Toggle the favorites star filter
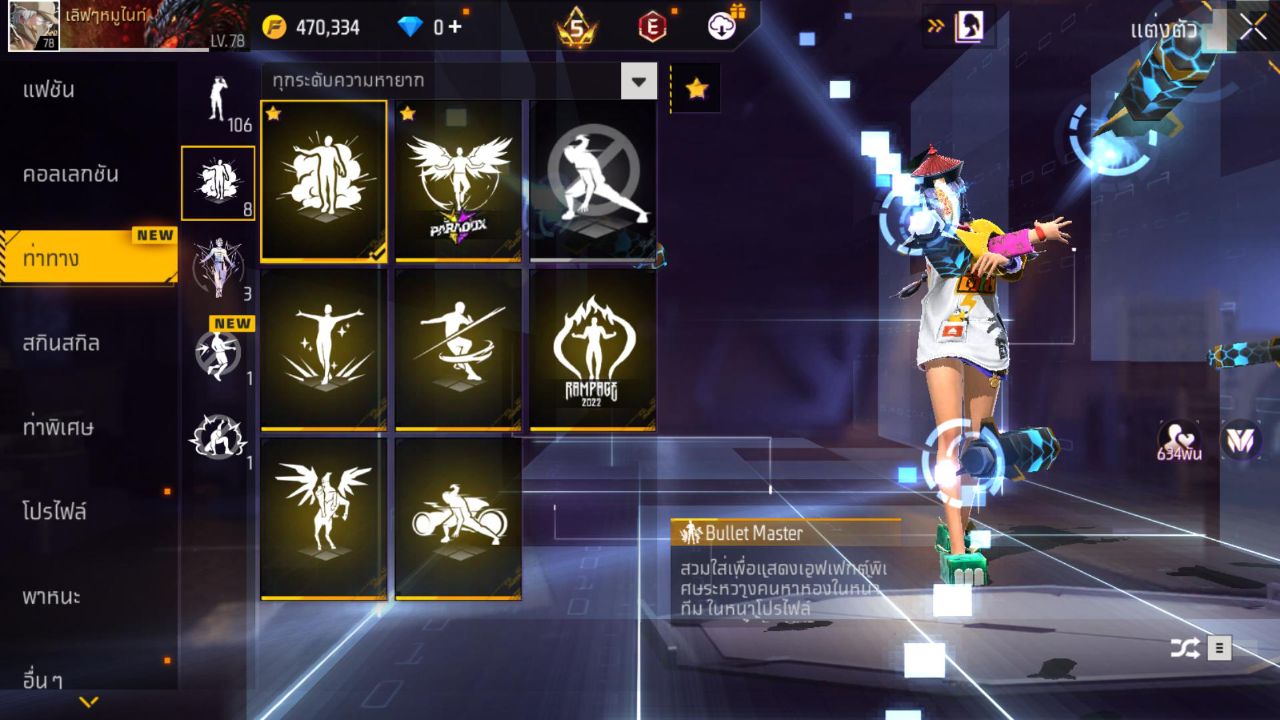The width and height of the screenshot is (1280, 720). coord(696,87)
